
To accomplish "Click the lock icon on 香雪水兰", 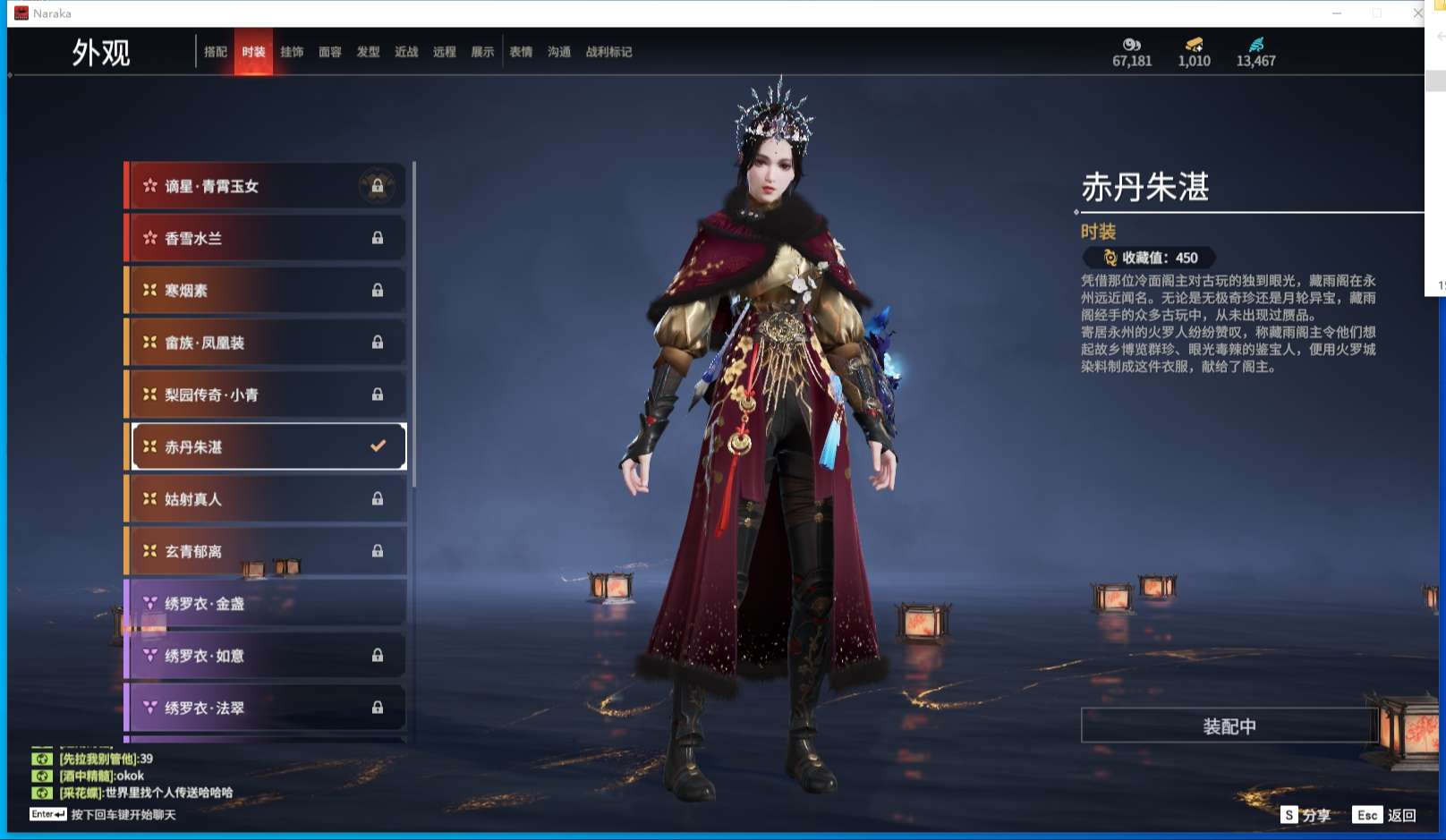I will click(380, 237).
